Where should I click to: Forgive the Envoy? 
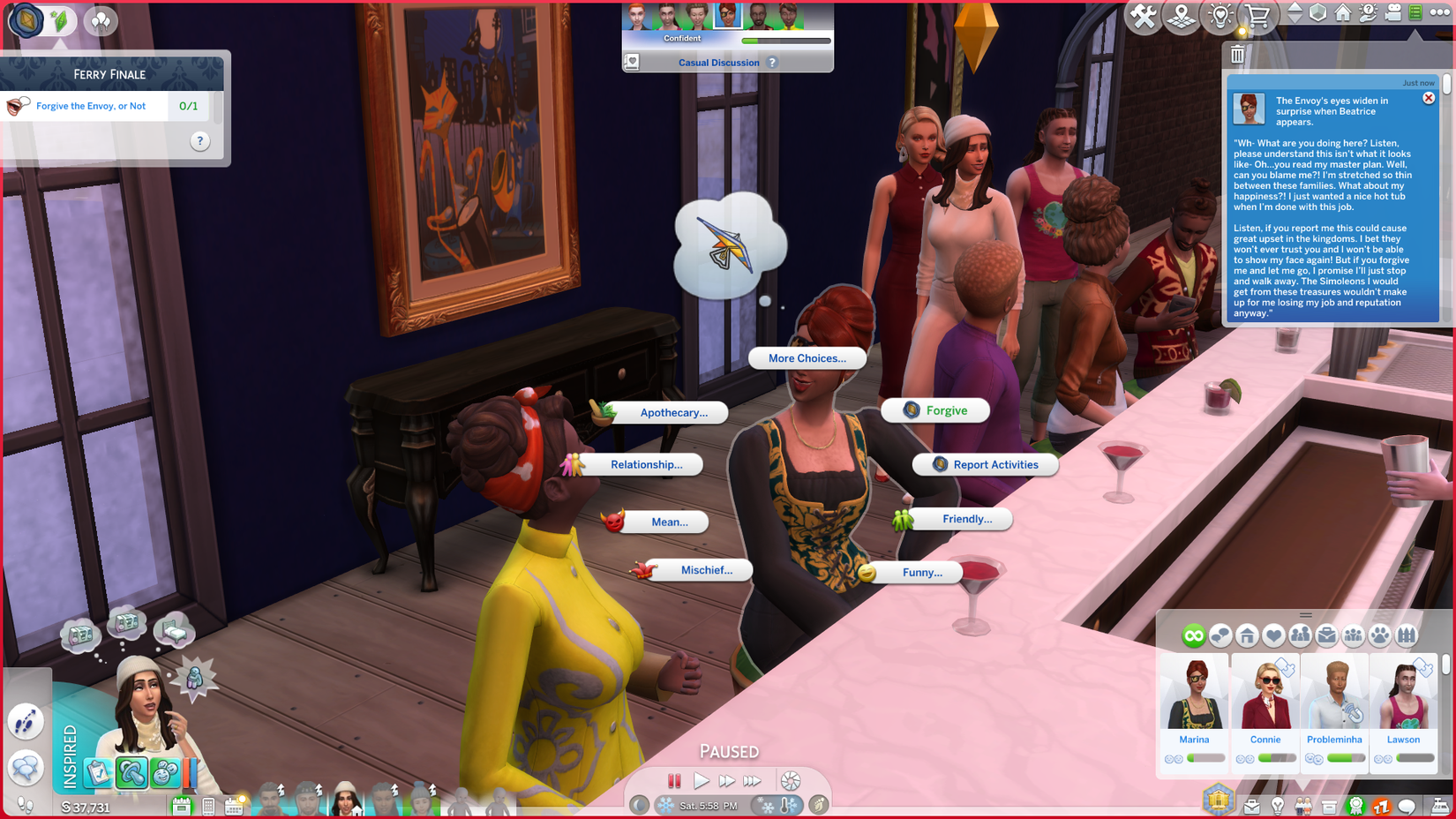(x=935, y=409)
